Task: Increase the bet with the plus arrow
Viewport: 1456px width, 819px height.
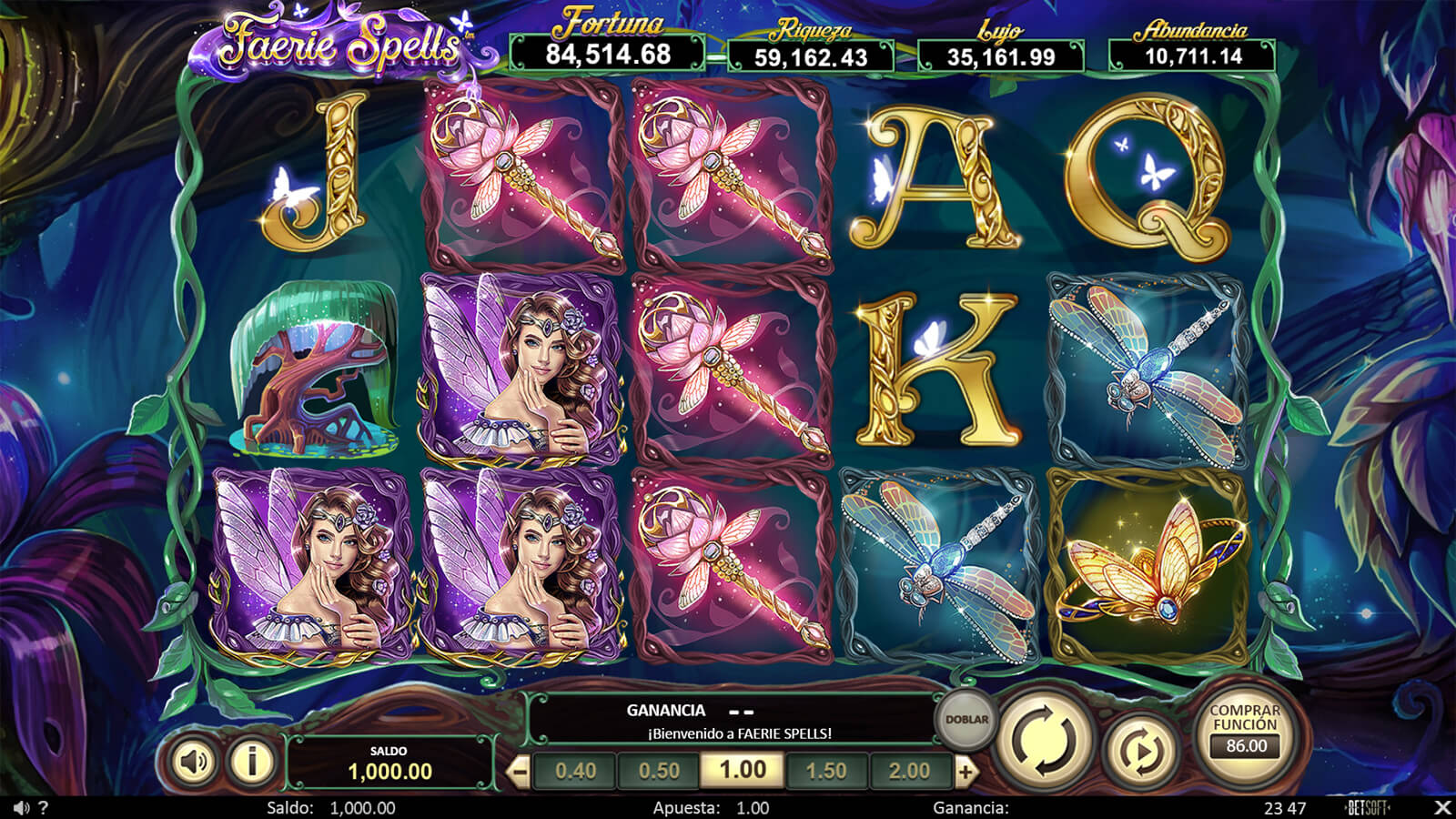Action: (x=966, y=773)
